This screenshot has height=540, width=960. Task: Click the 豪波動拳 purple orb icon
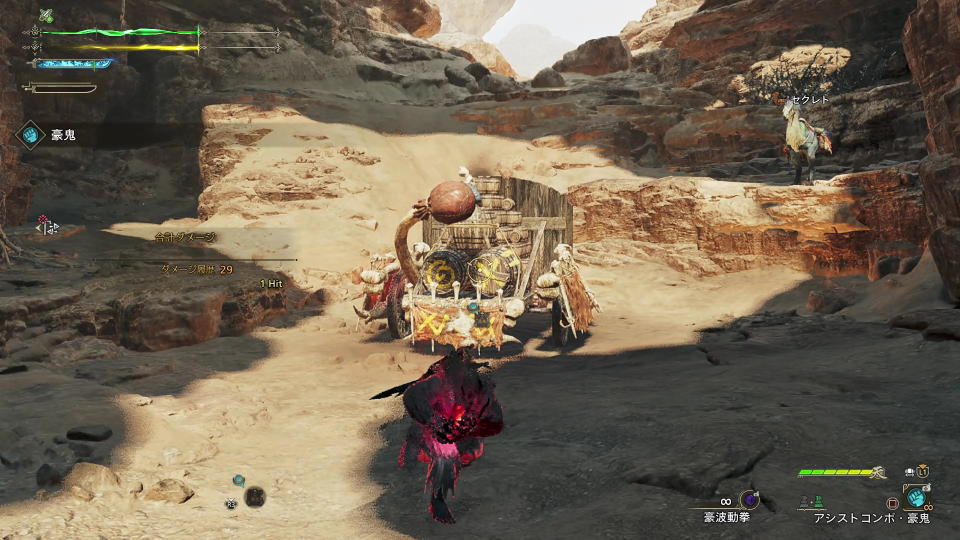point(749,499)
